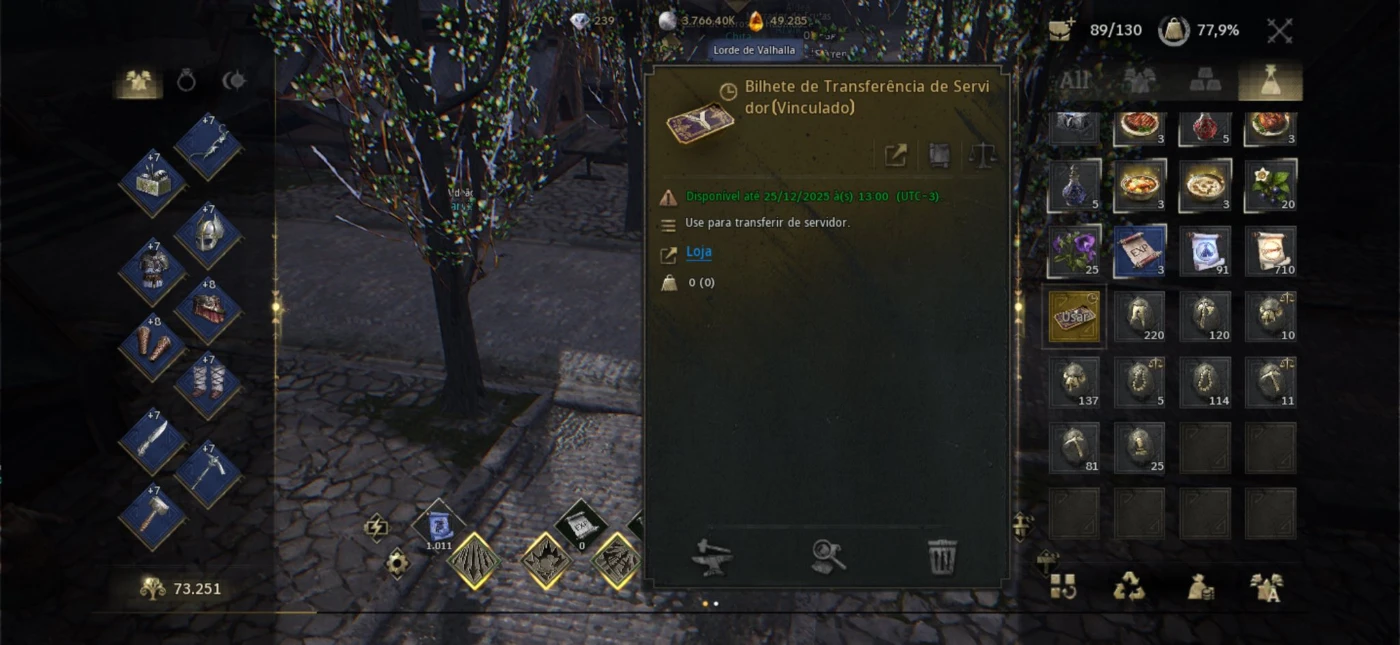The height and width of the screenshot is (645, 1400).
Task: Switch to the All inventory tab
Action: pos(1075,81)
